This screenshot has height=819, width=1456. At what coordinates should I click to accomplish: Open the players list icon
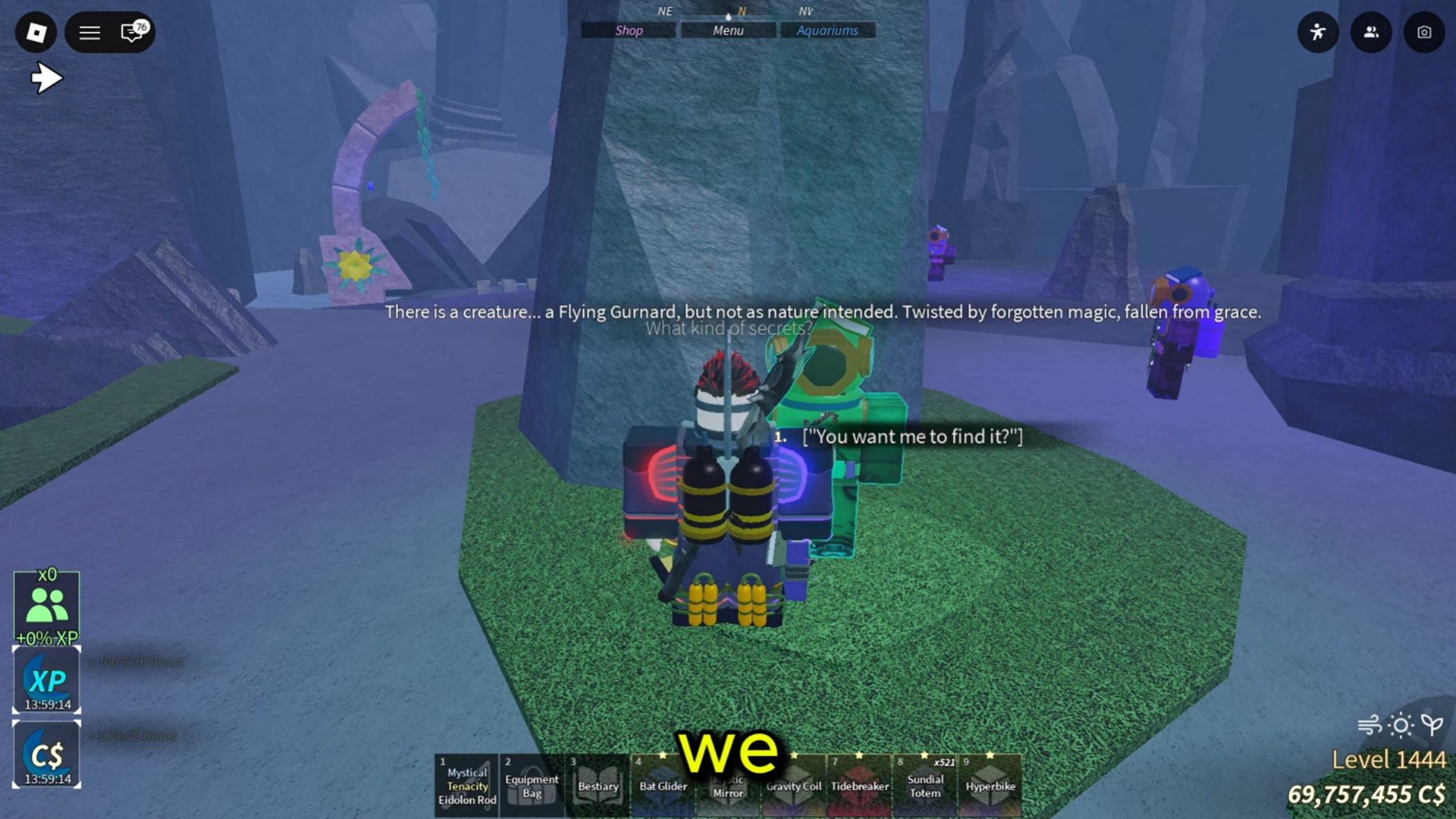[1370, 33]
